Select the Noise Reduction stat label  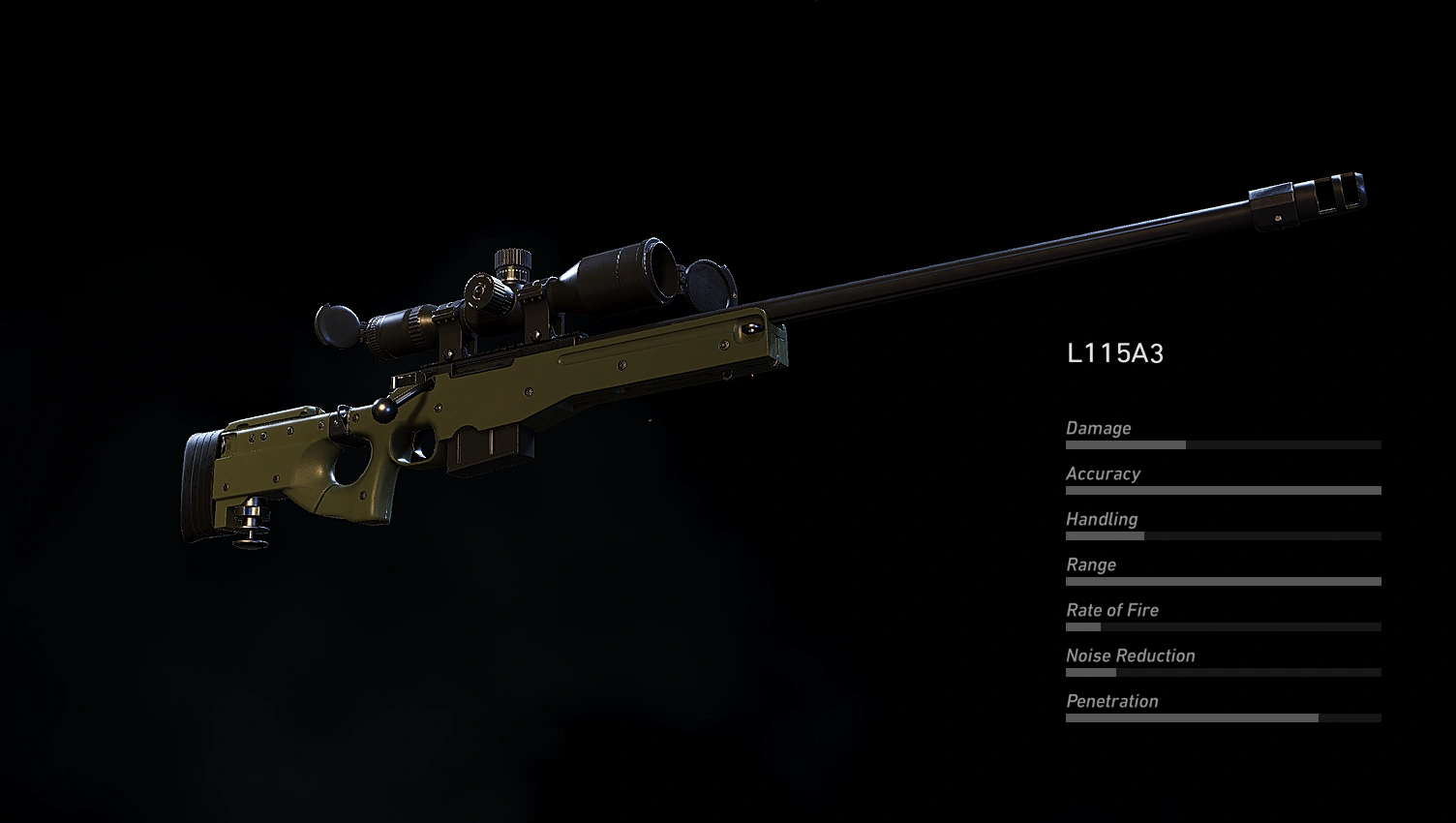[1129, 655]
